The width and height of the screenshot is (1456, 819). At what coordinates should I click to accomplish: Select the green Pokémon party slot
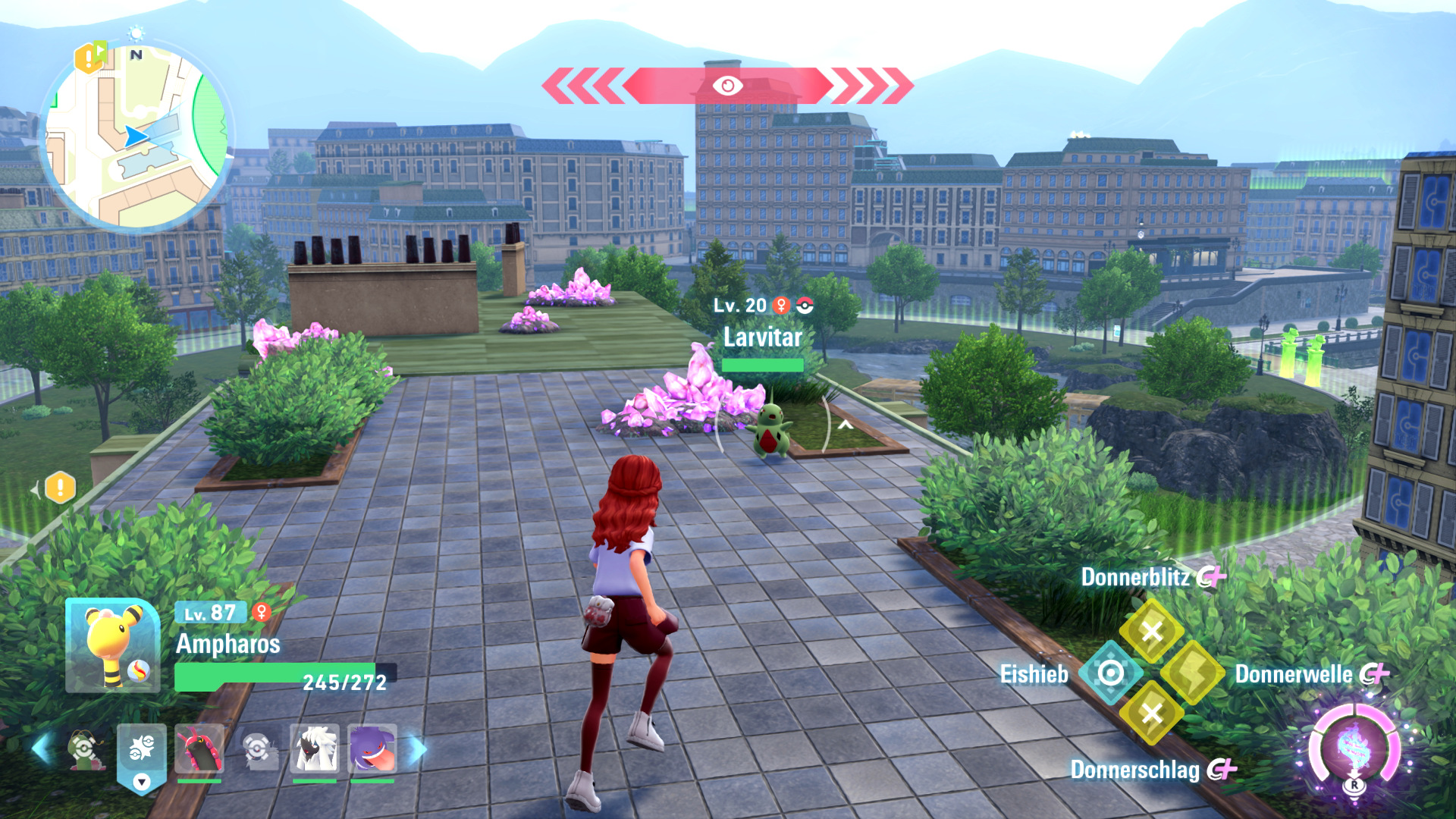point(85,750)
